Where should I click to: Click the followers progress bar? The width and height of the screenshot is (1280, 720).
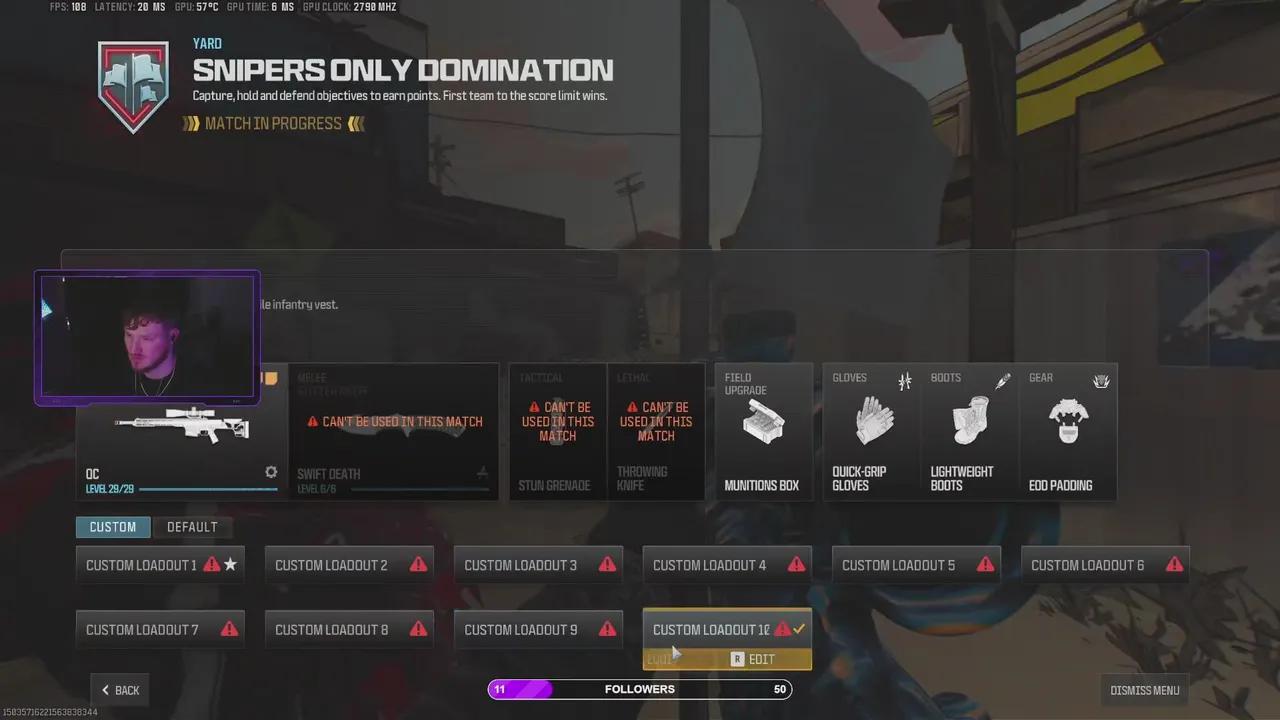640,689
